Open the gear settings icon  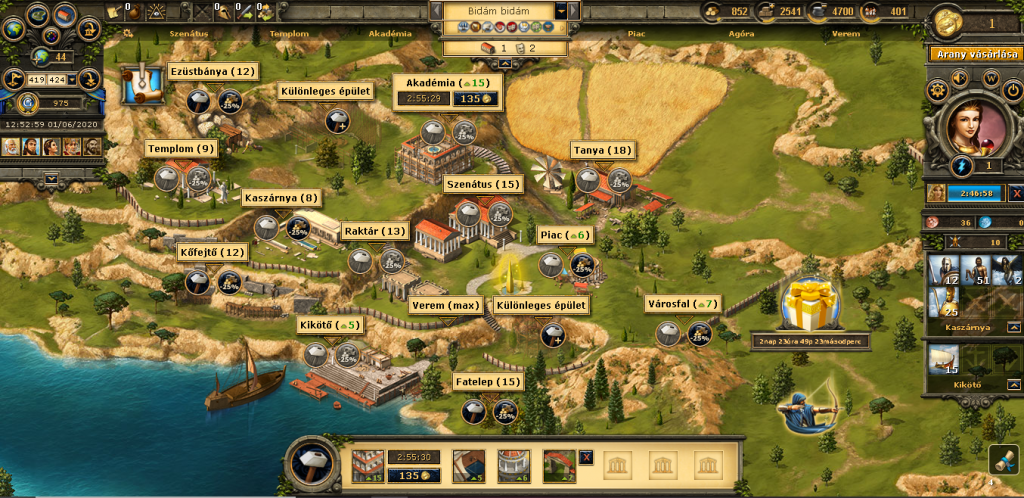pyautogui.click(x=937, y=90)
